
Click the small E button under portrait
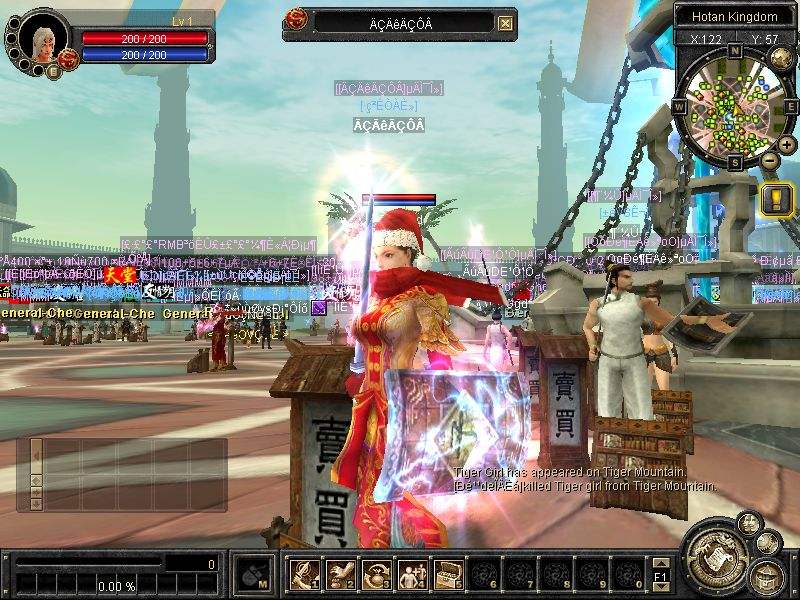(x=52, y=71)
